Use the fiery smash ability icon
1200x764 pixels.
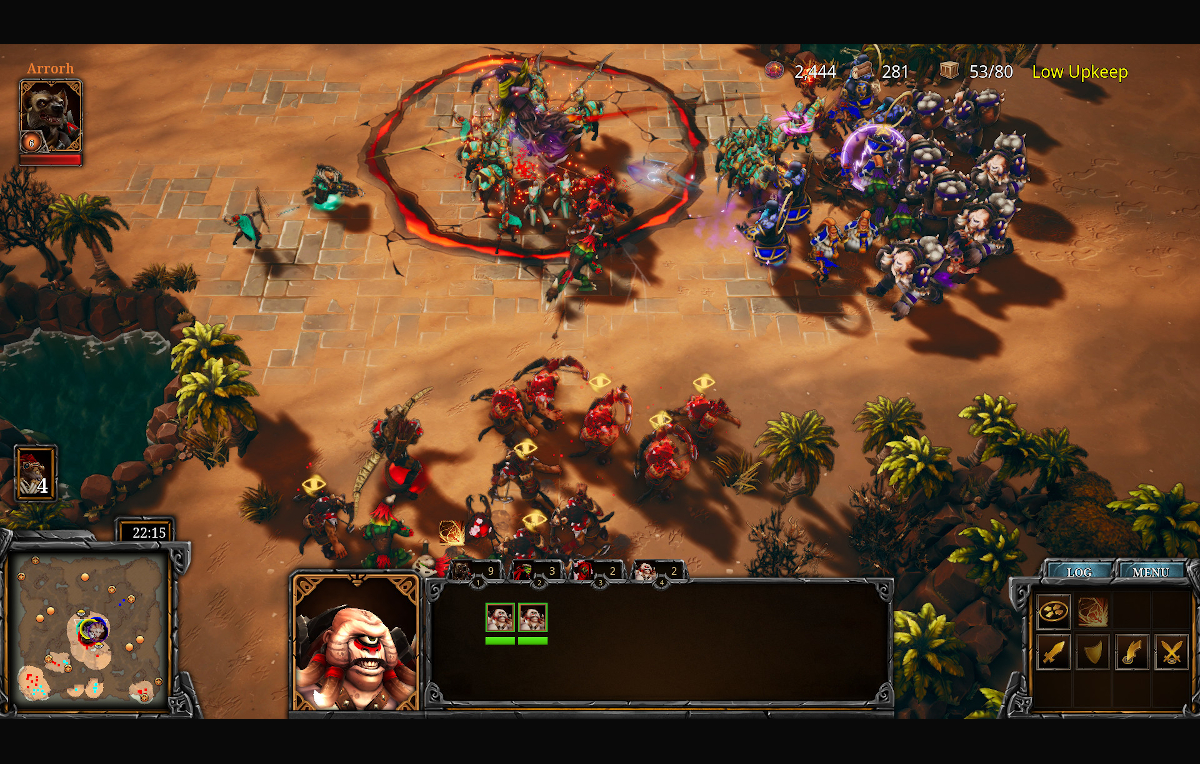pos(1092,611)
